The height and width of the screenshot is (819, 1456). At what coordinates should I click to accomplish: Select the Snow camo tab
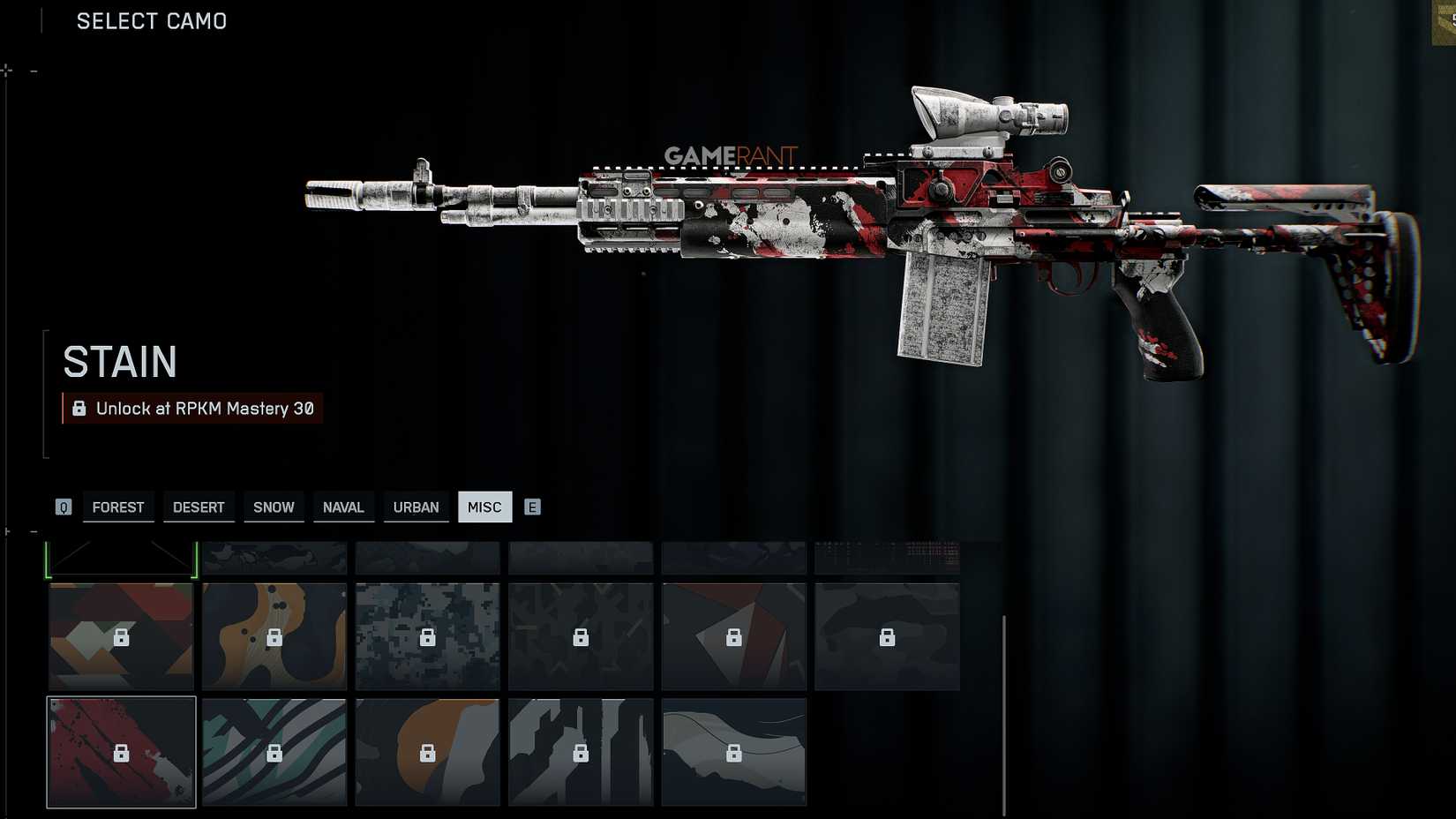point(274,507)
